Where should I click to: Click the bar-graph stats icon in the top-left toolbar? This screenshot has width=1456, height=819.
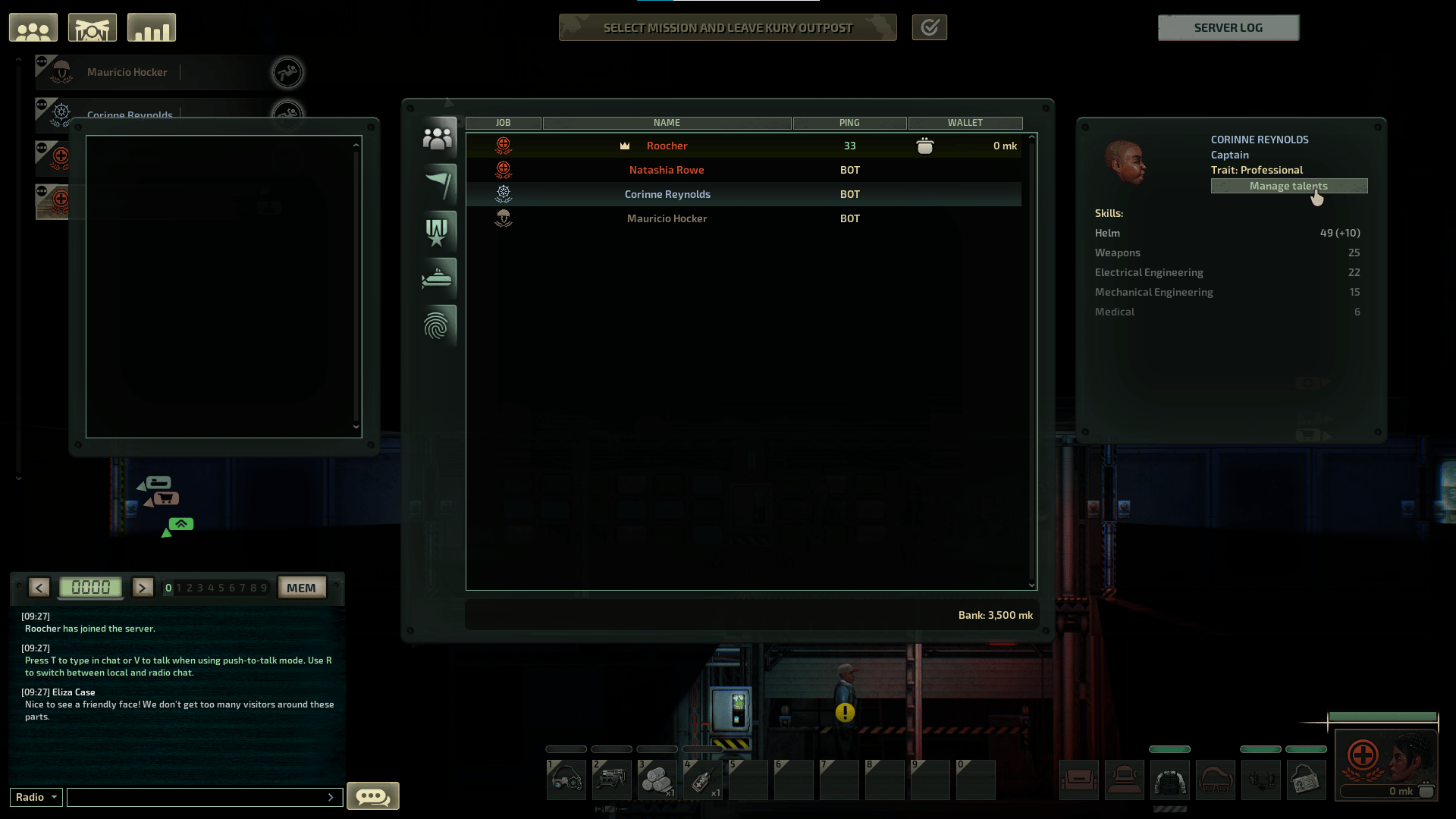[x=151, y=27]
